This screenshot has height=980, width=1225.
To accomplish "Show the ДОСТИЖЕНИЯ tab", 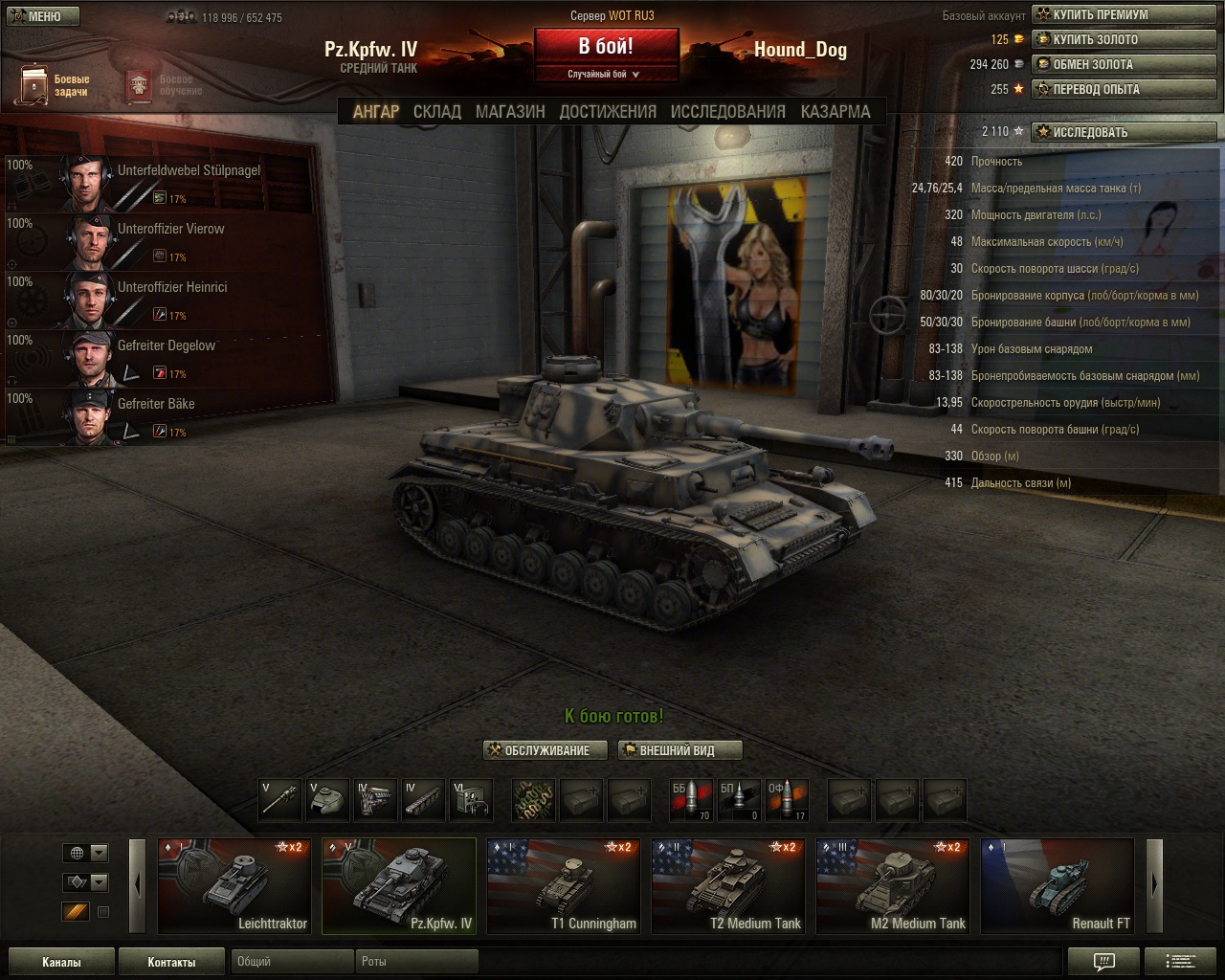I will click(x=608, y=112).
